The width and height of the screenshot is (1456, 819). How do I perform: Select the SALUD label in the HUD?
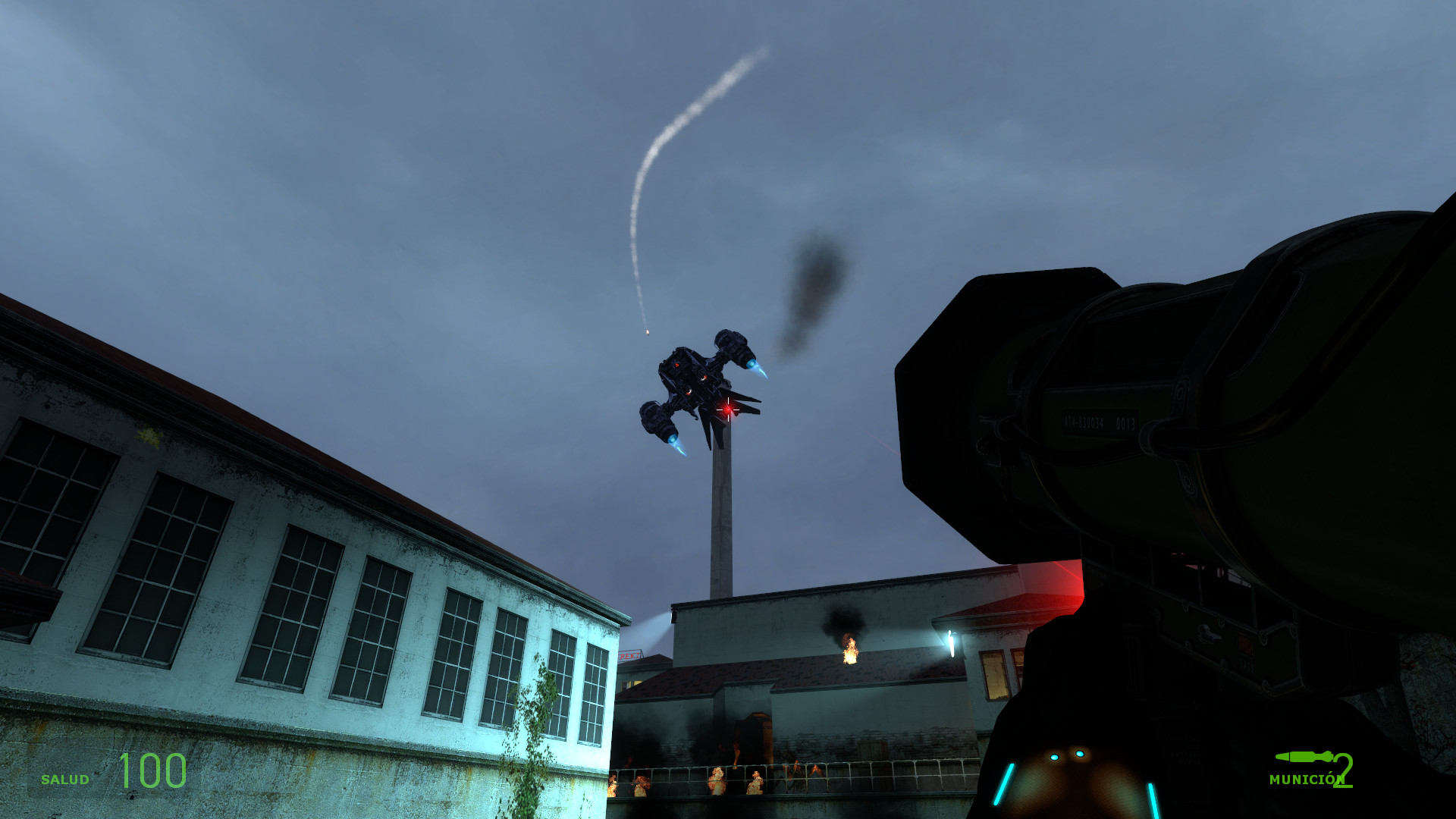point(67,778)
